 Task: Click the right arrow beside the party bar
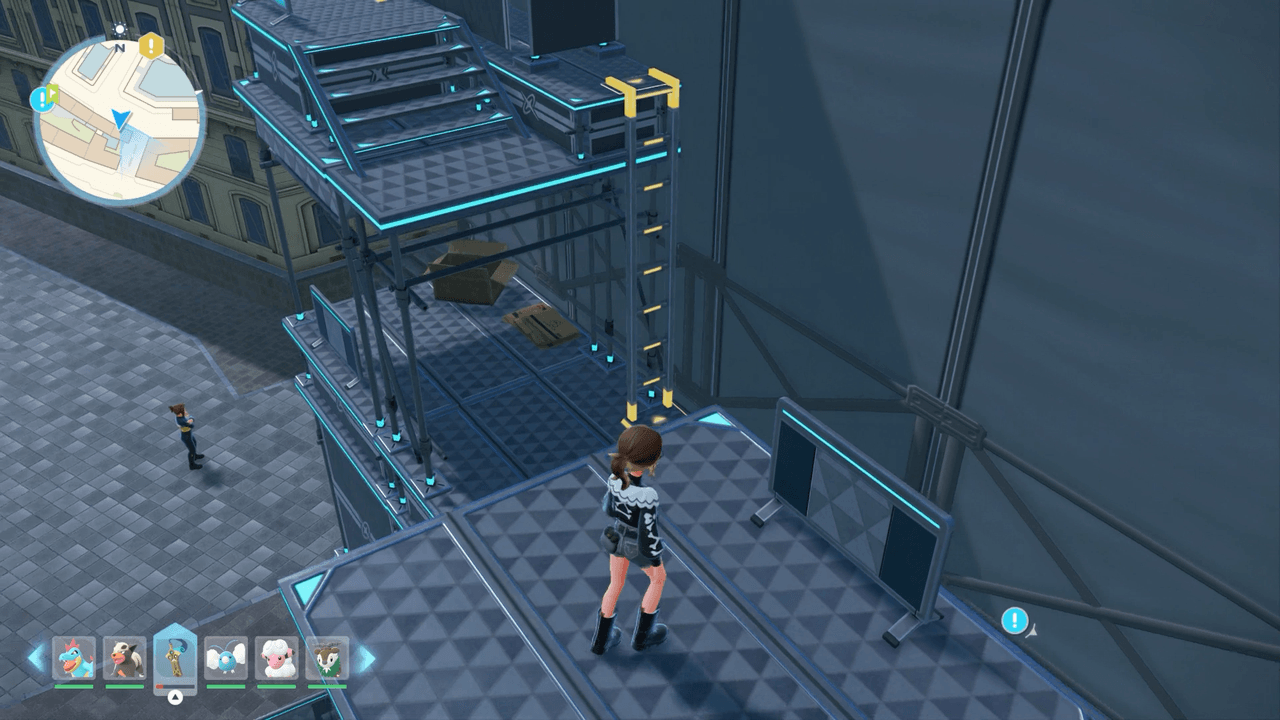pyautogui.click(x=366, y=658)
